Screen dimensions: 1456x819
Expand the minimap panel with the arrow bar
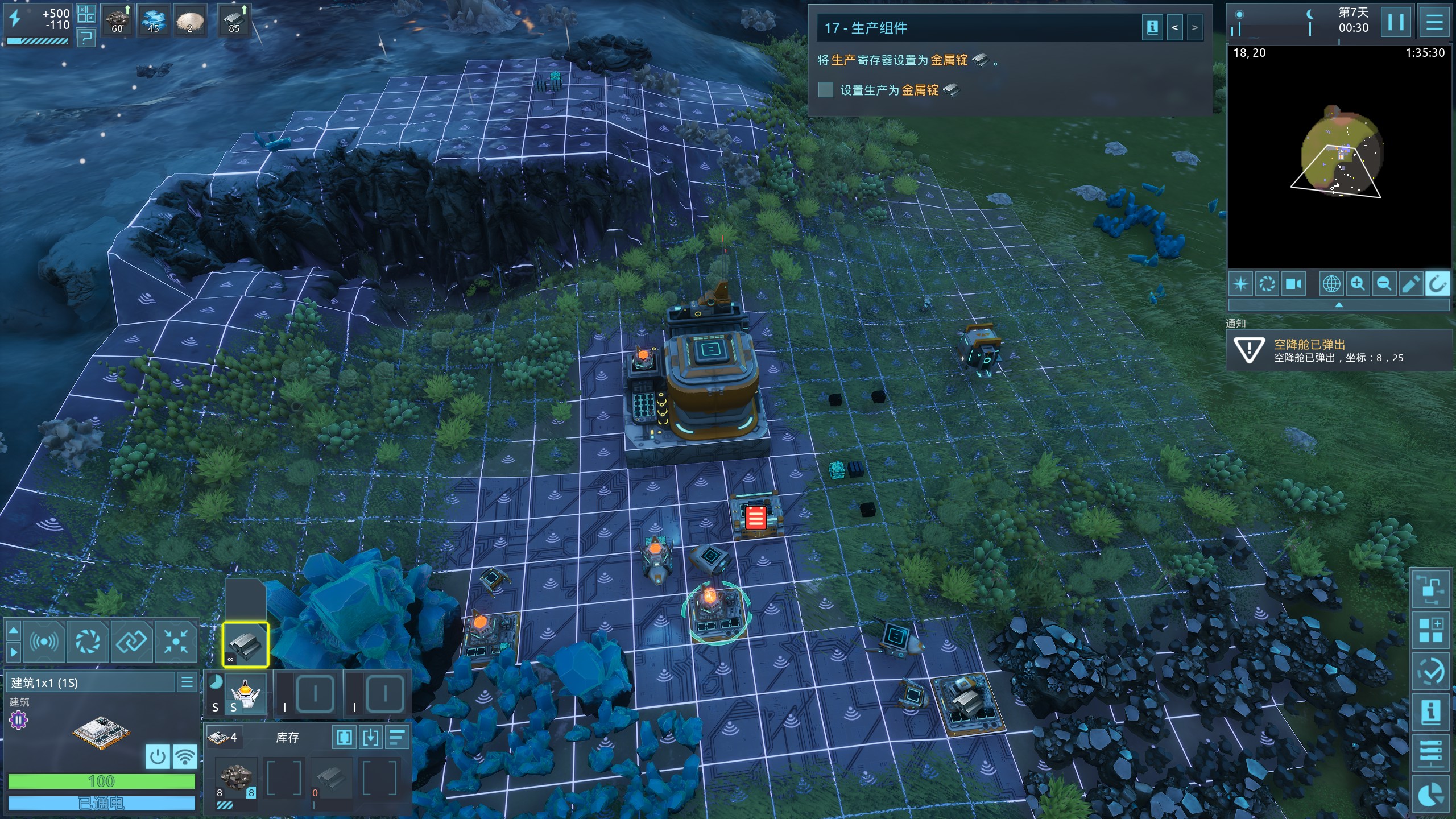(1338, 305)
